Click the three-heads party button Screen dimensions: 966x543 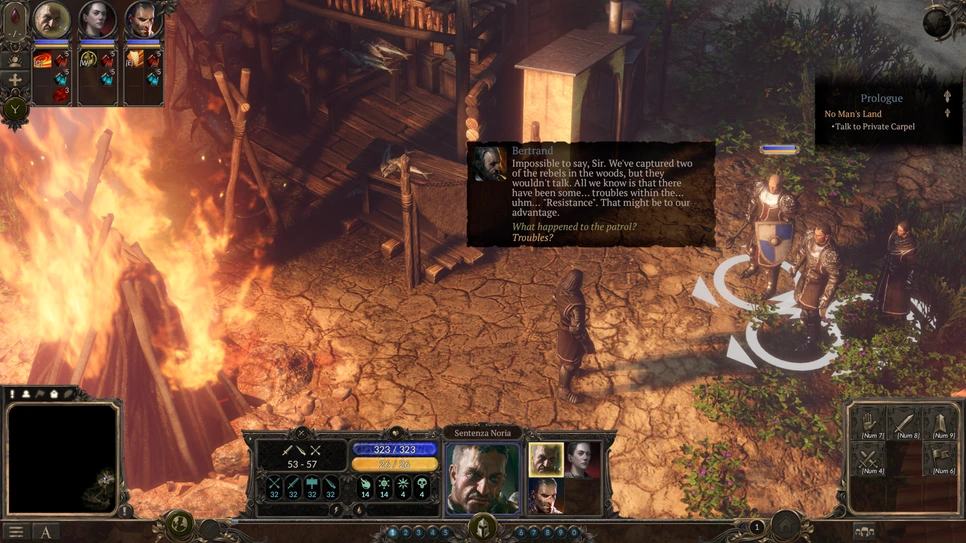coord(865,532)
